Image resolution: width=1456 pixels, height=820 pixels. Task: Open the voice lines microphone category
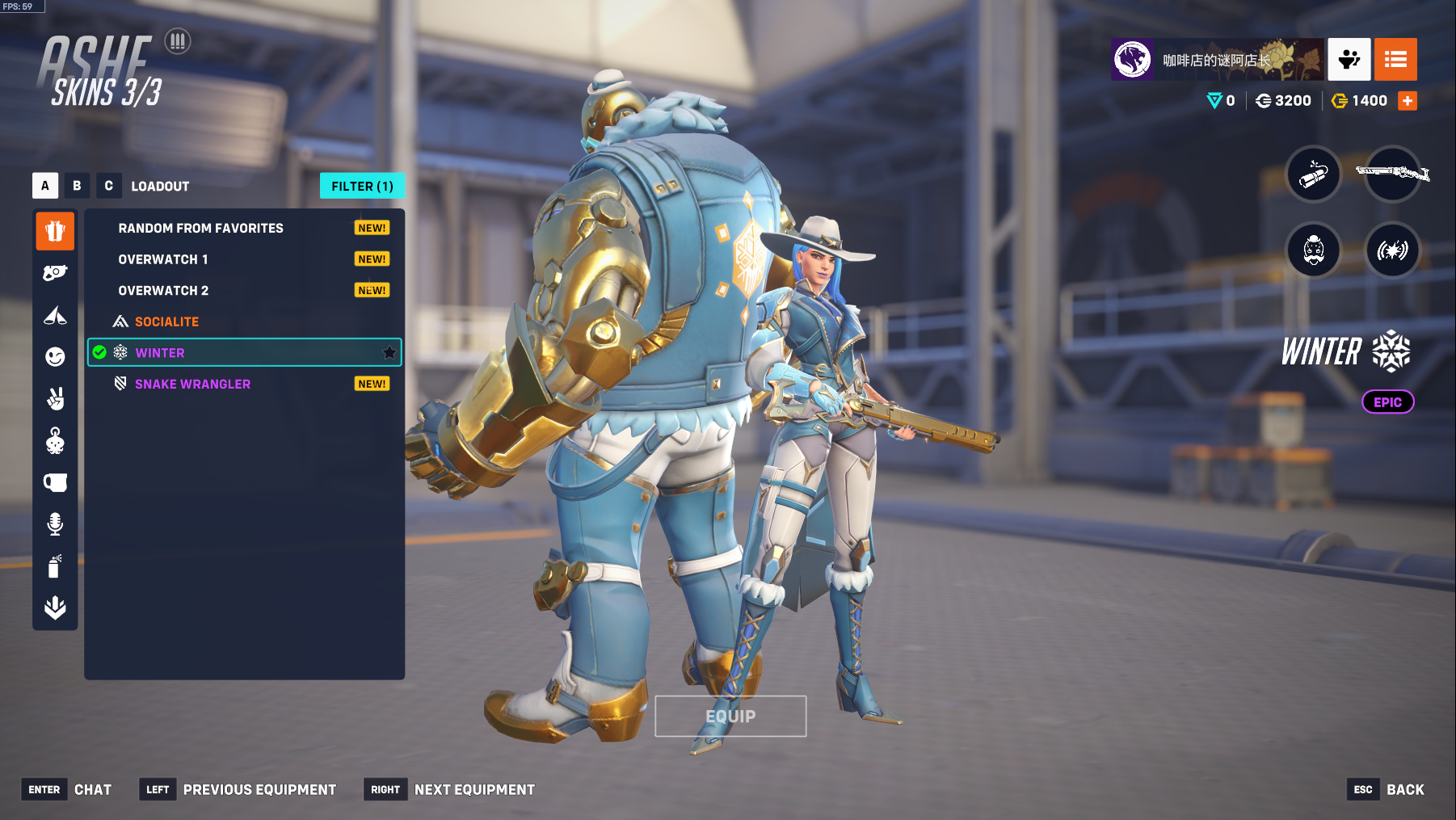[55, 524]
